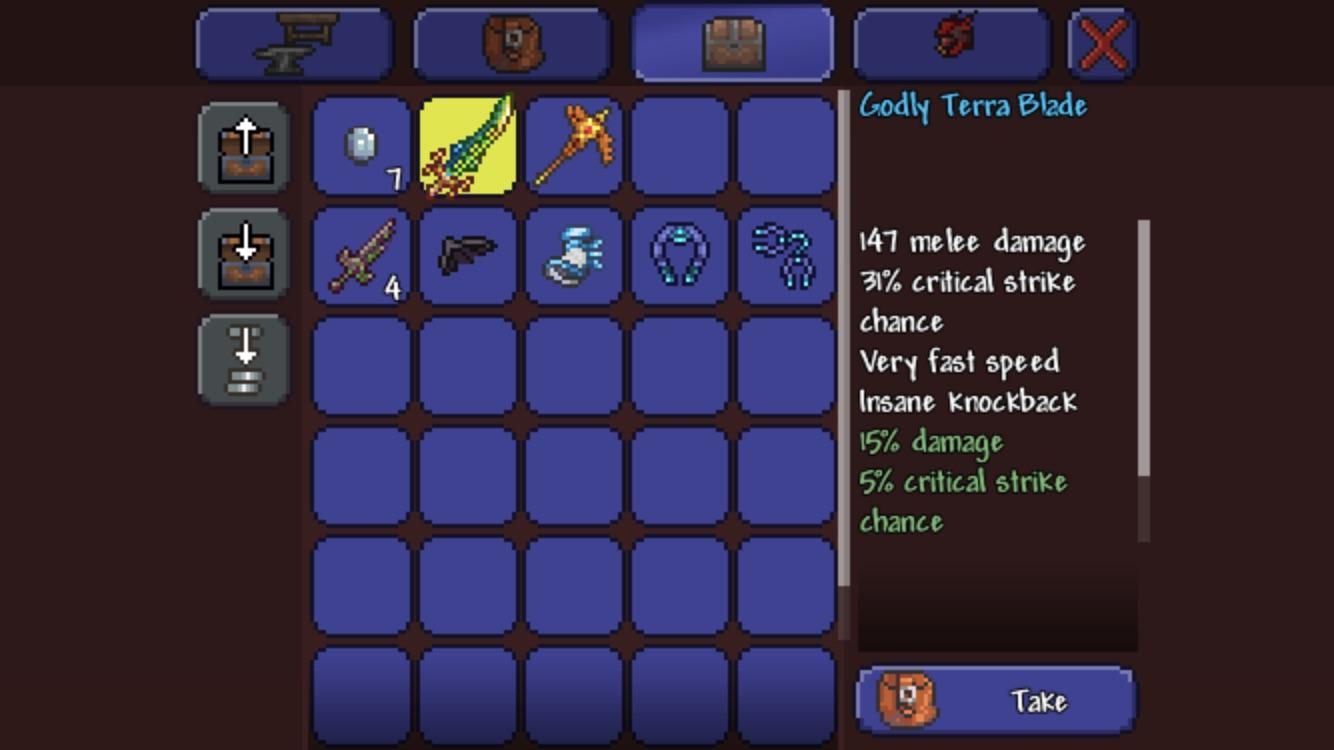The image size is (1334, 750).
Task: Close the chest interface with the red X
Action: (1103, 42)
